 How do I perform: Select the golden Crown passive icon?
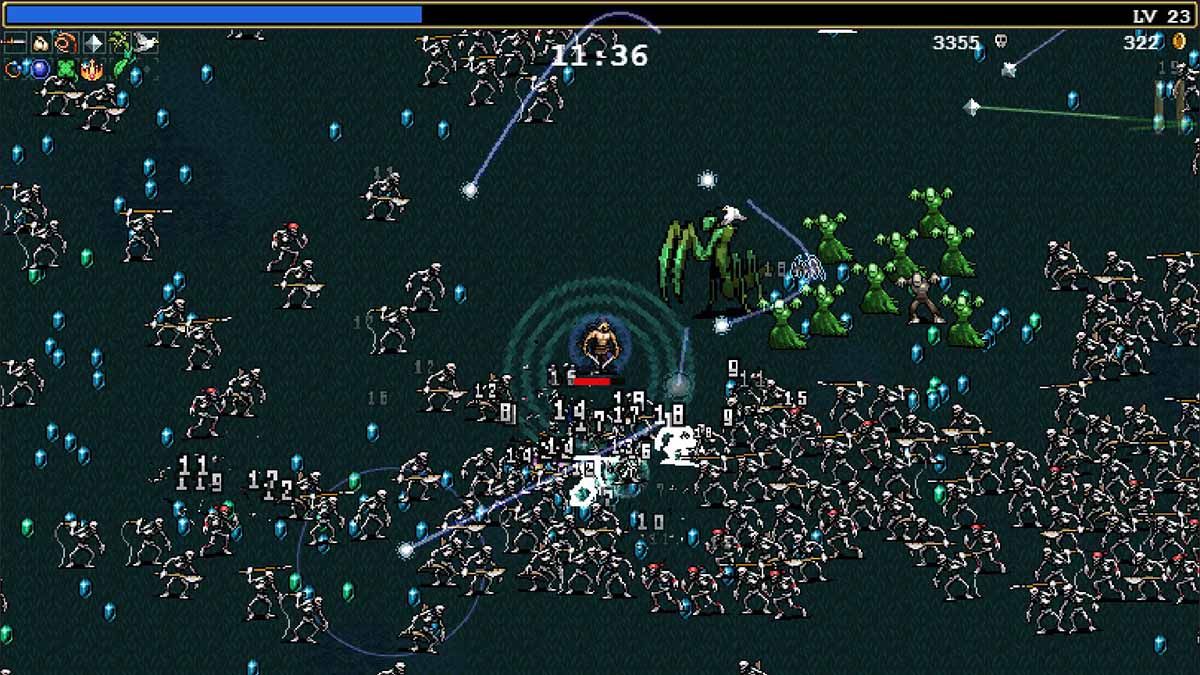click(x=93, y=69)
